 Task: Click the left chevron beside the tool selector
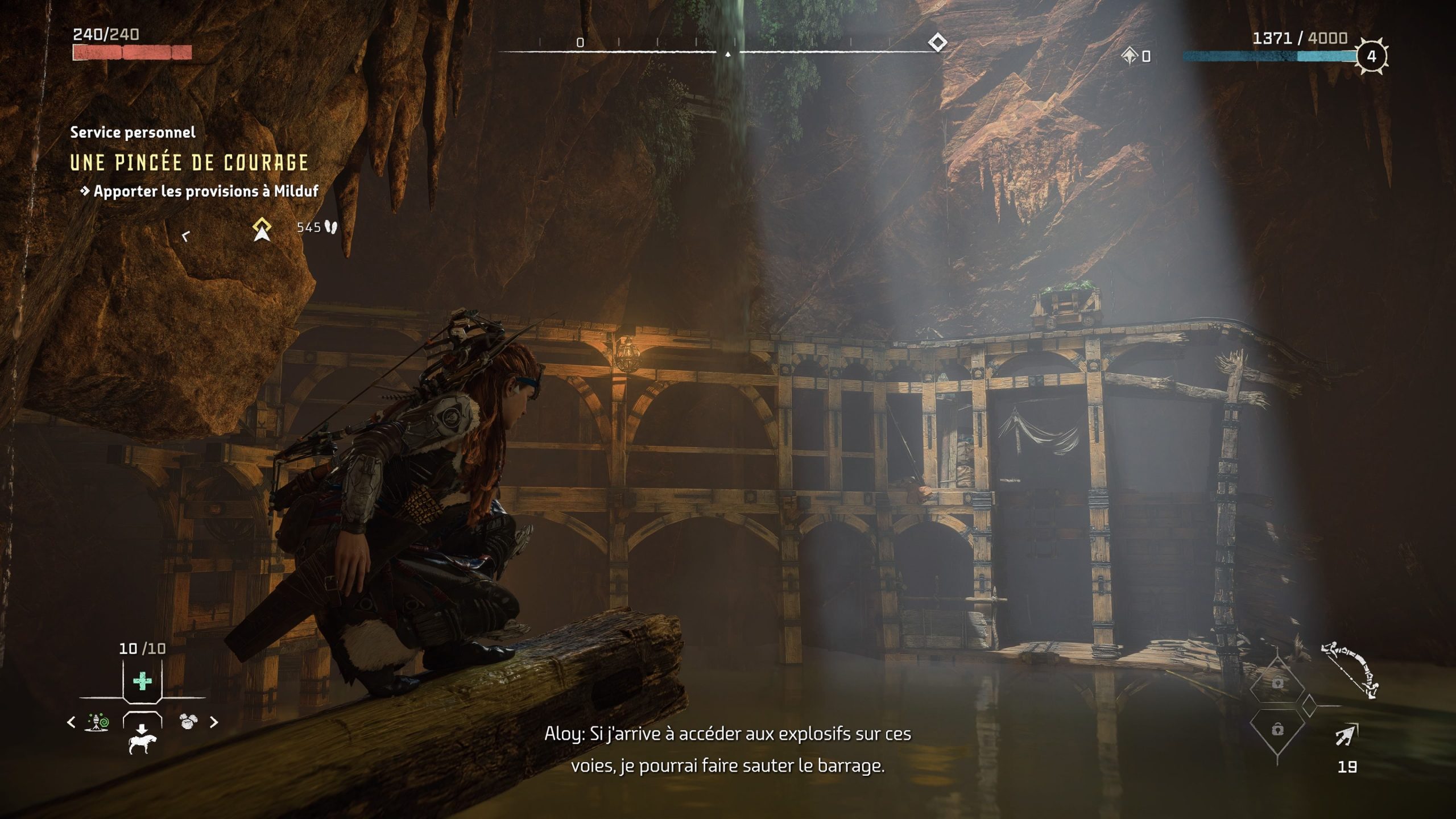click(71, 722)
